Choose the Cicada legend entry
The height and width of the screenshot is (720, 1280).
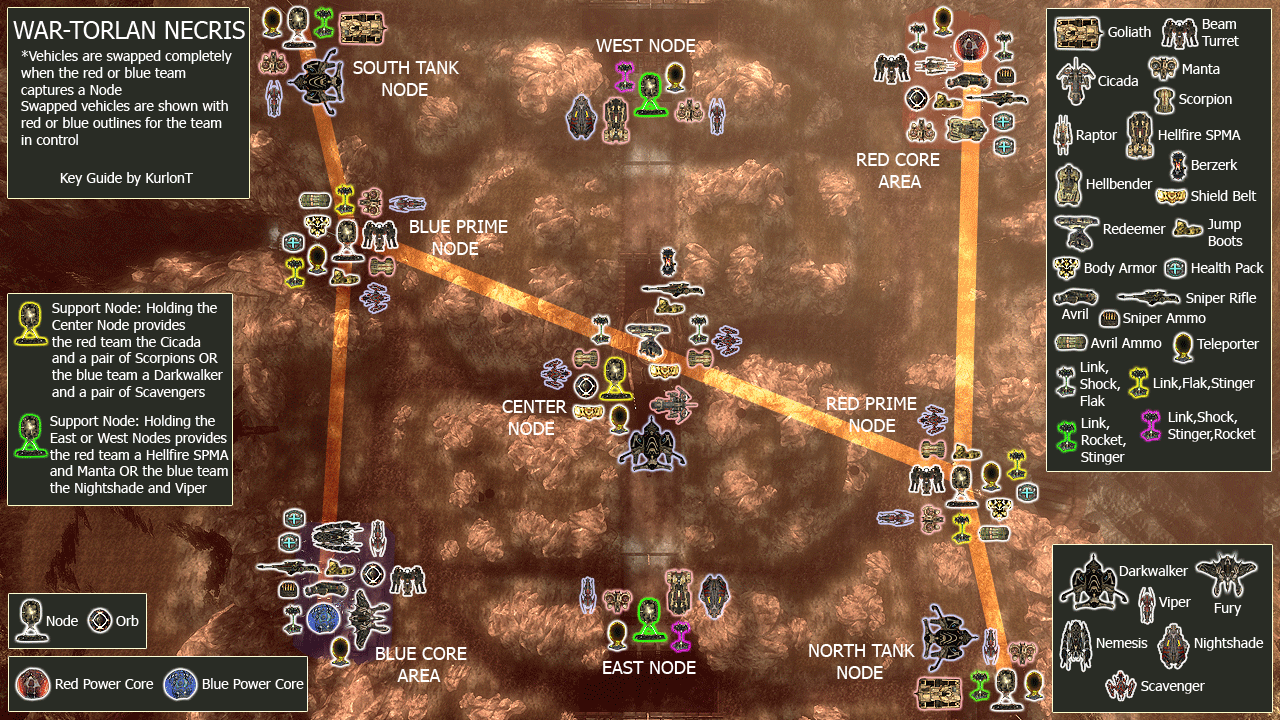(x=1098, y=81)
